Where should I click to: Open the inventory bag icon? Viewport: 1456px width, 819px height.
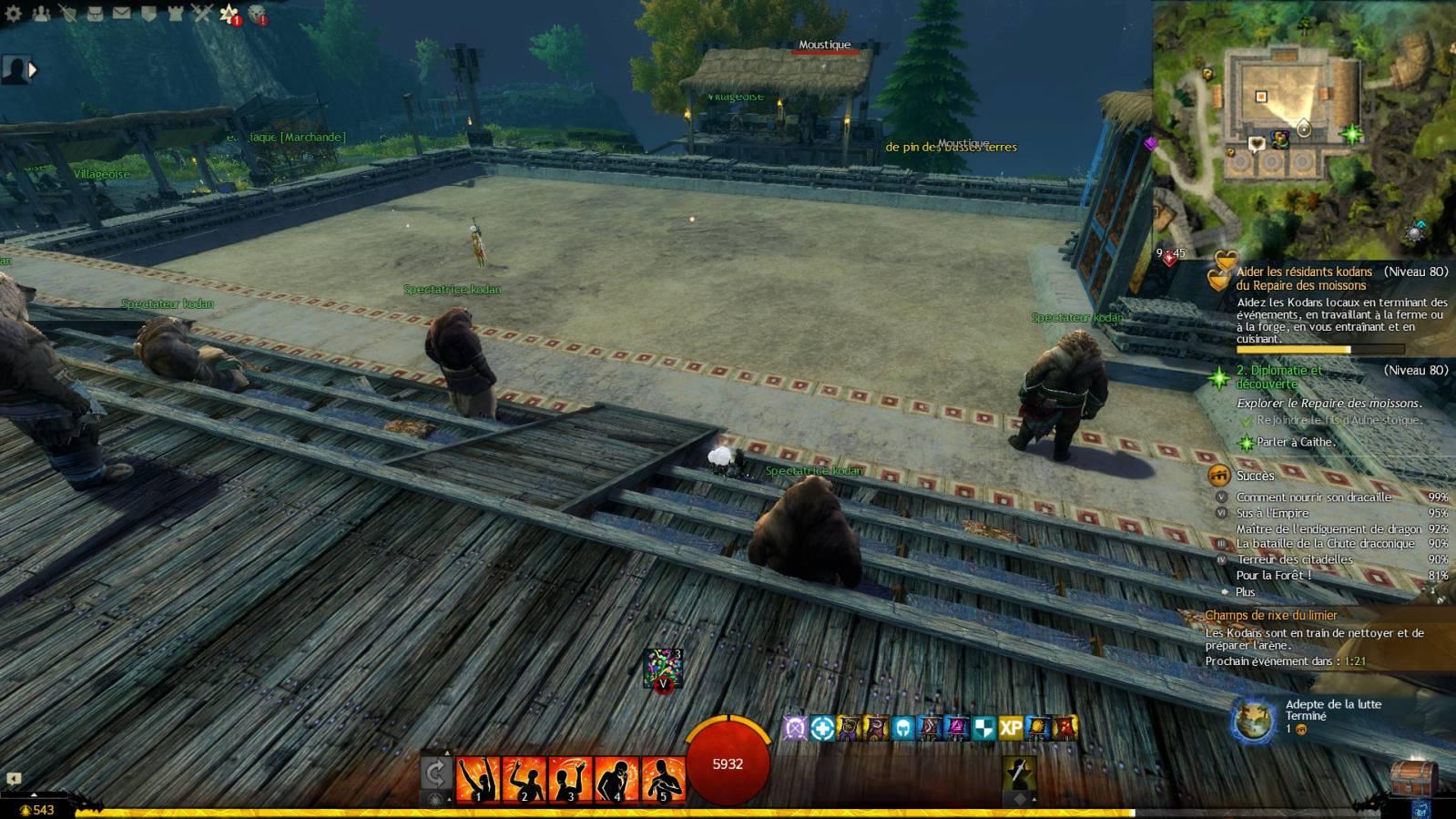pyautogui.click(x=95, y=14)
